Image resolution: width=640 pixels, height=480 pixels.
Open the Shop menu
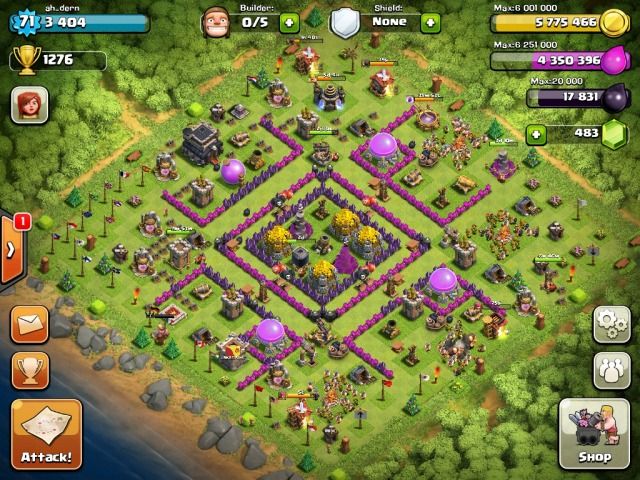(594, 434)
